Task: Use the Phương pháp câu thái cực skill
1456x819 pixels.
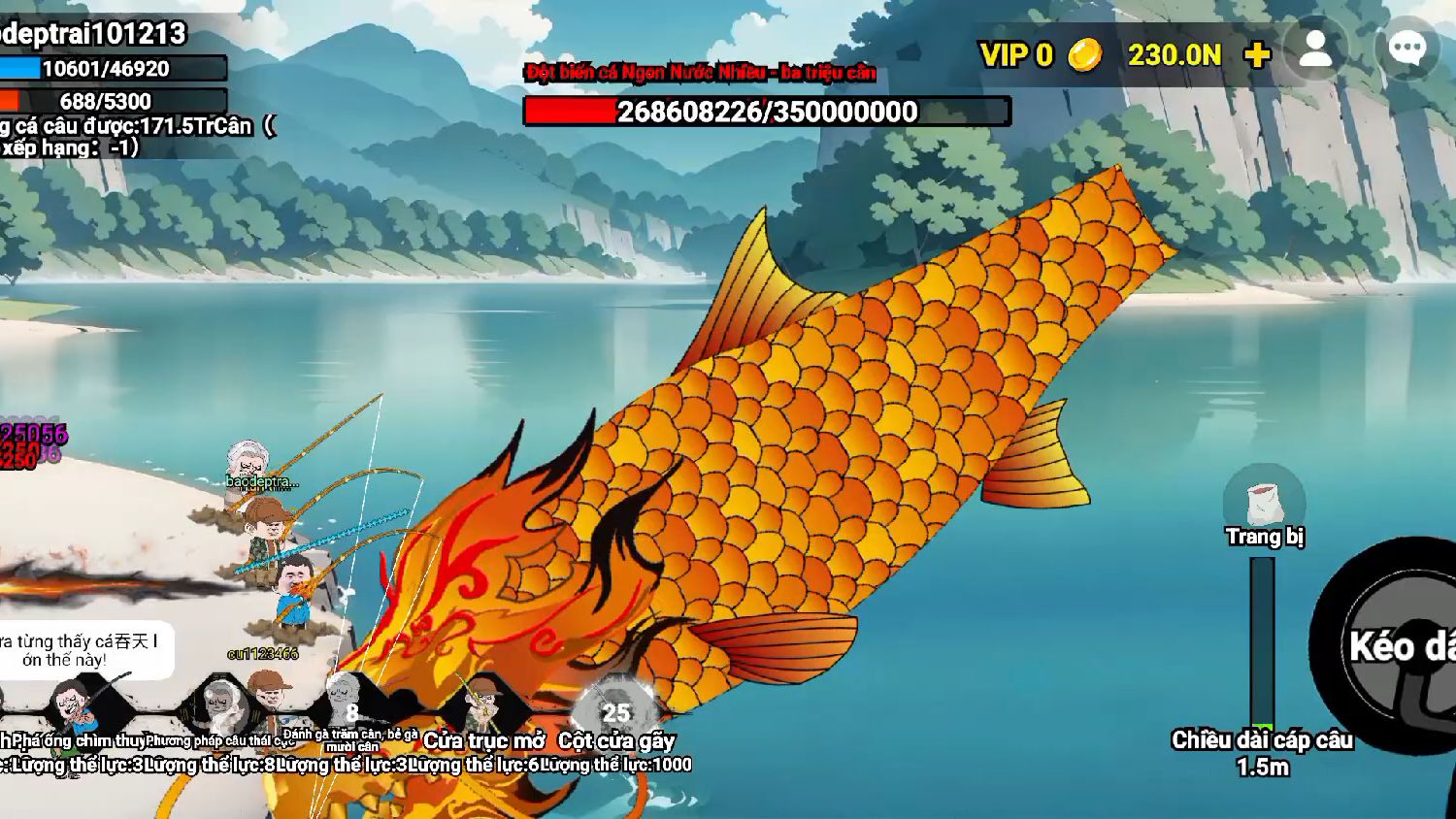Action: 222,706
